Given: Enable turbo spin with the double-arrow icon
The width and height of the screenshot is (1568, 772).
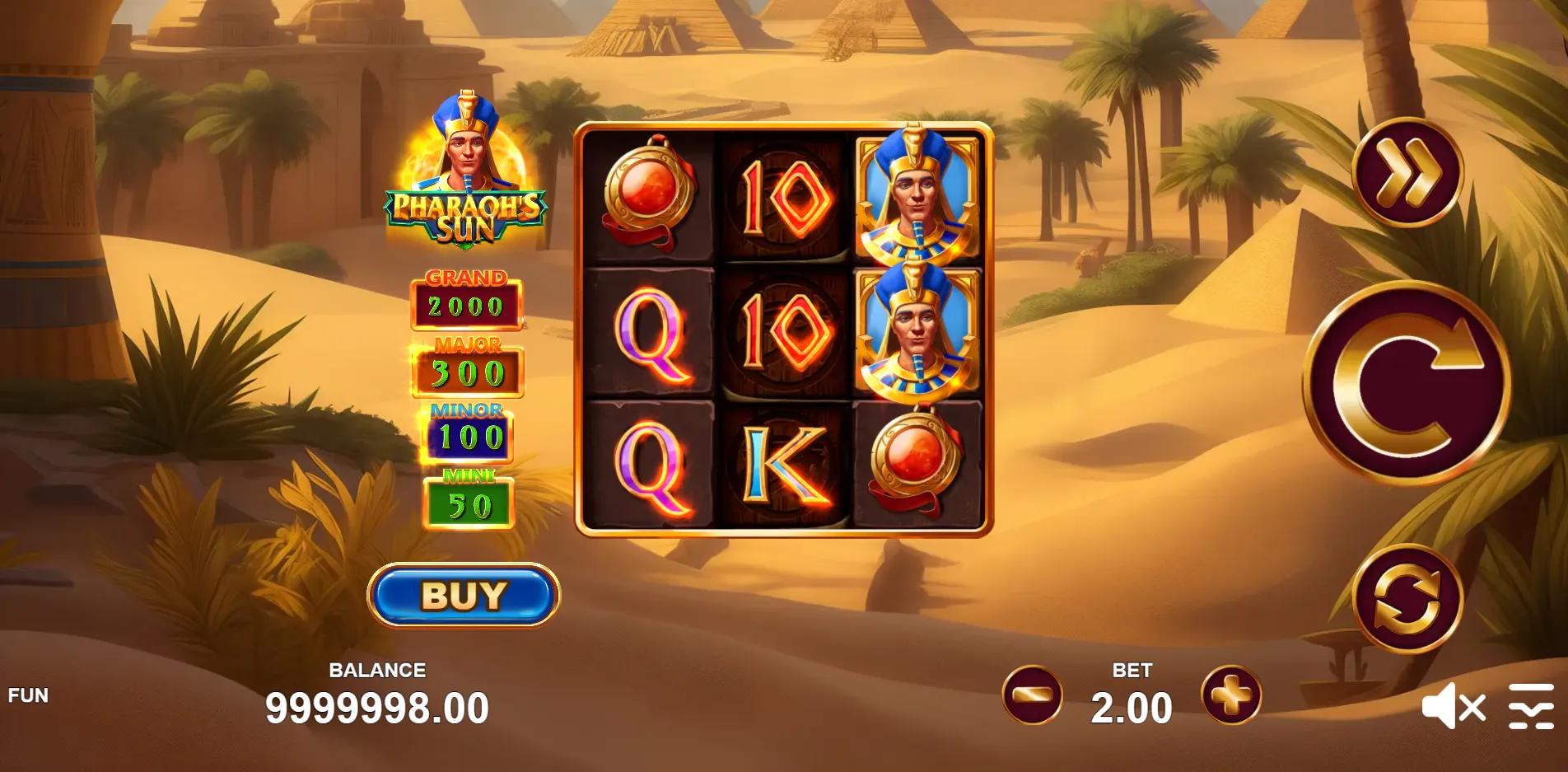Looking at the screenshot, I should click(x=1411, y=176).
